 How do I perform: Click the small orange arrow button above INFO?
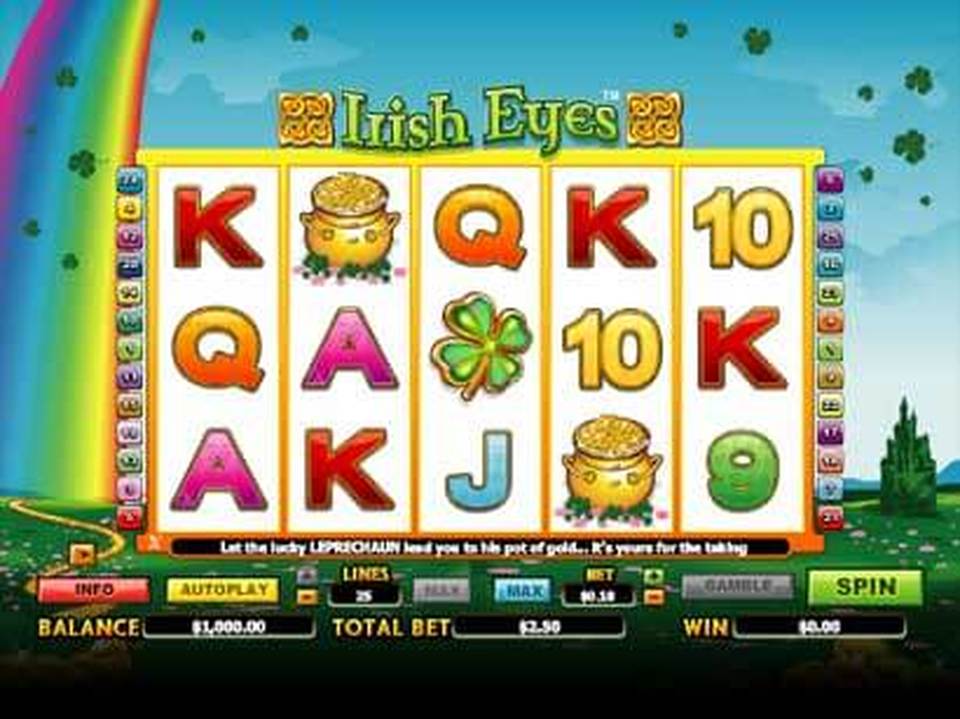(82, 552)
